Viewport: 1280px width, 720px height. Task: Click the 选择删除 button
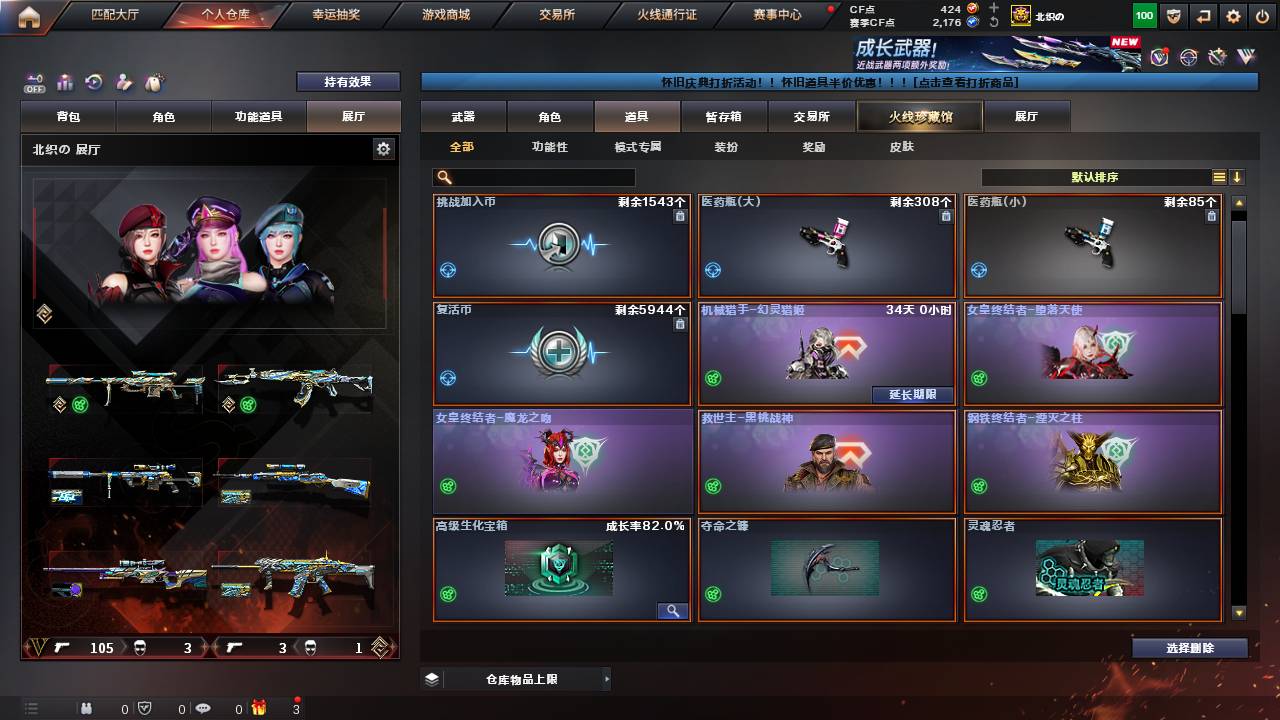(x=1190, y=648)
